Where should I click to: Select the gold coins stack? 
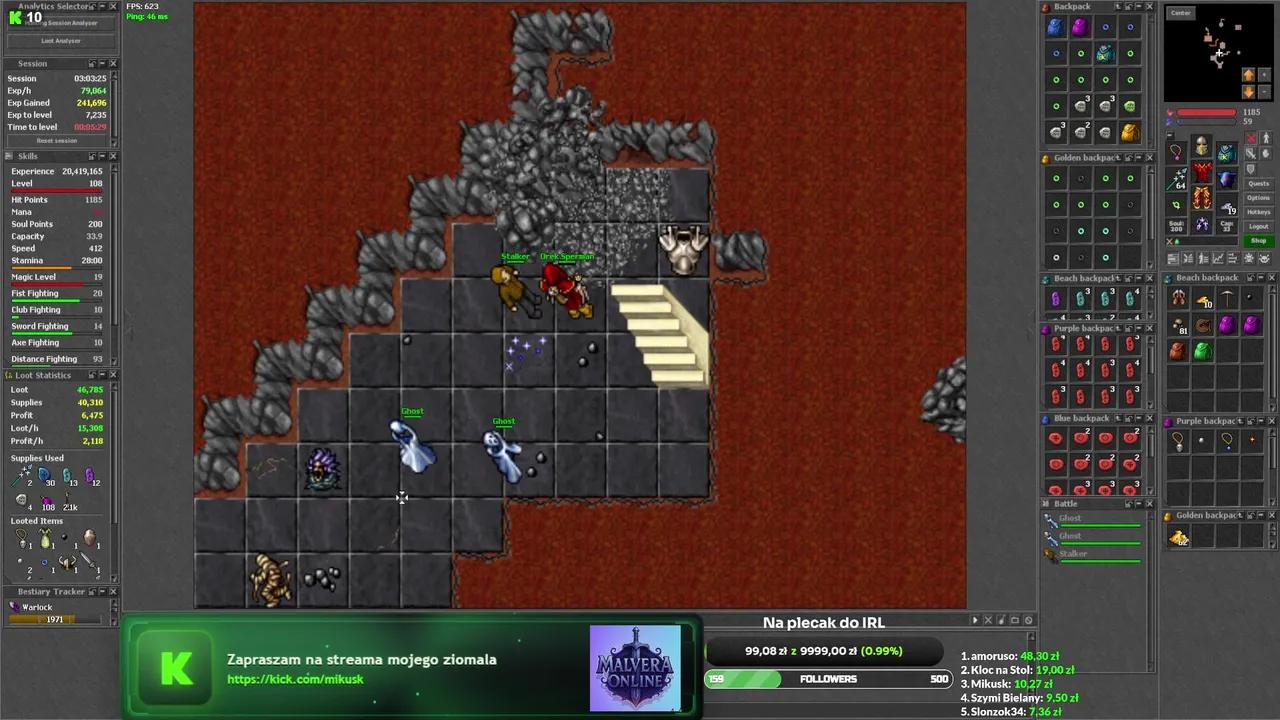[1180, 539]
